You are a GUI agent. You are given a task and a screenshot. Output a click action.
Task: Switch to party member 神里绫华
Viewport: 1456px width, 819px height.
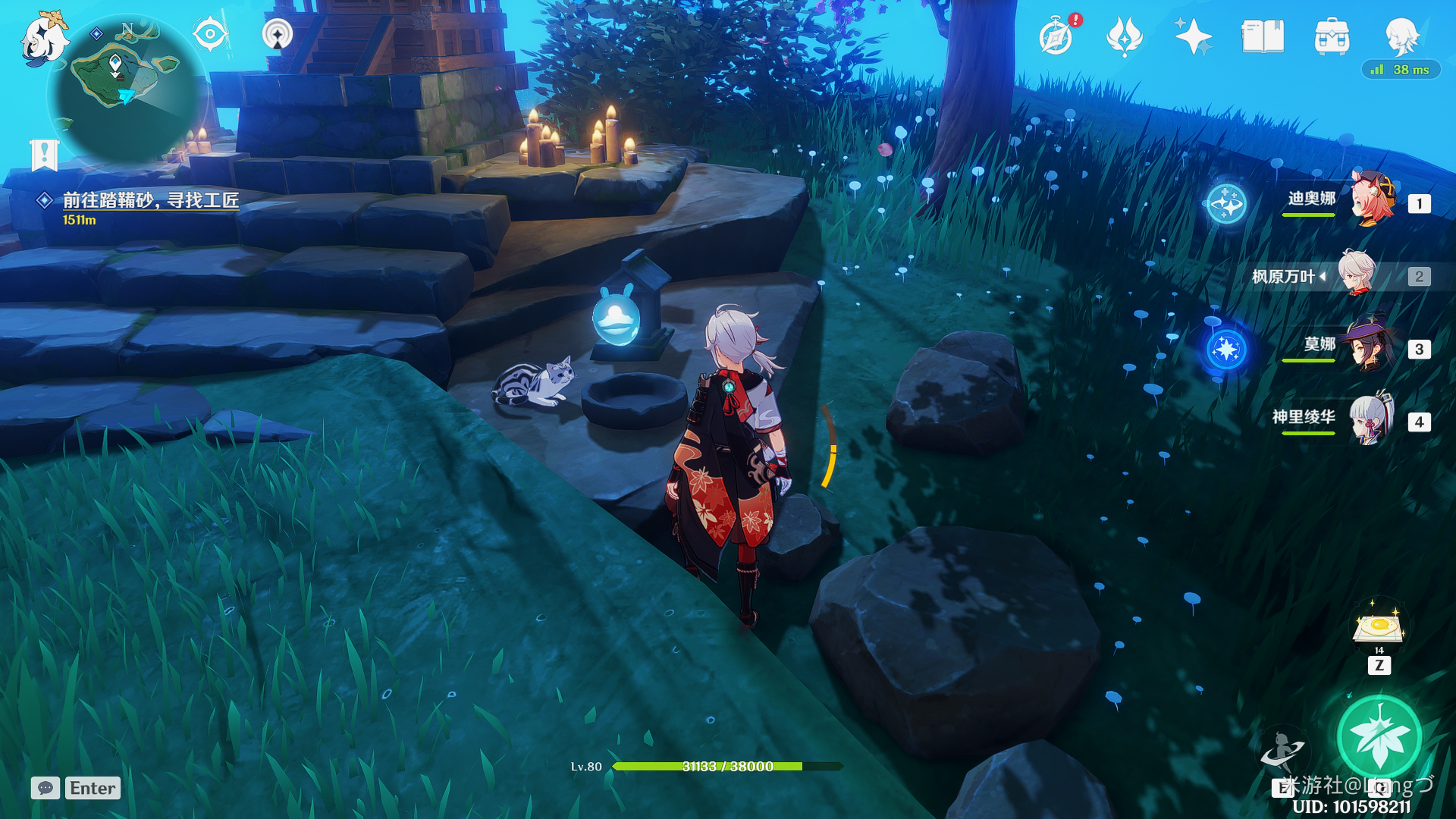tap(1371, 419)
